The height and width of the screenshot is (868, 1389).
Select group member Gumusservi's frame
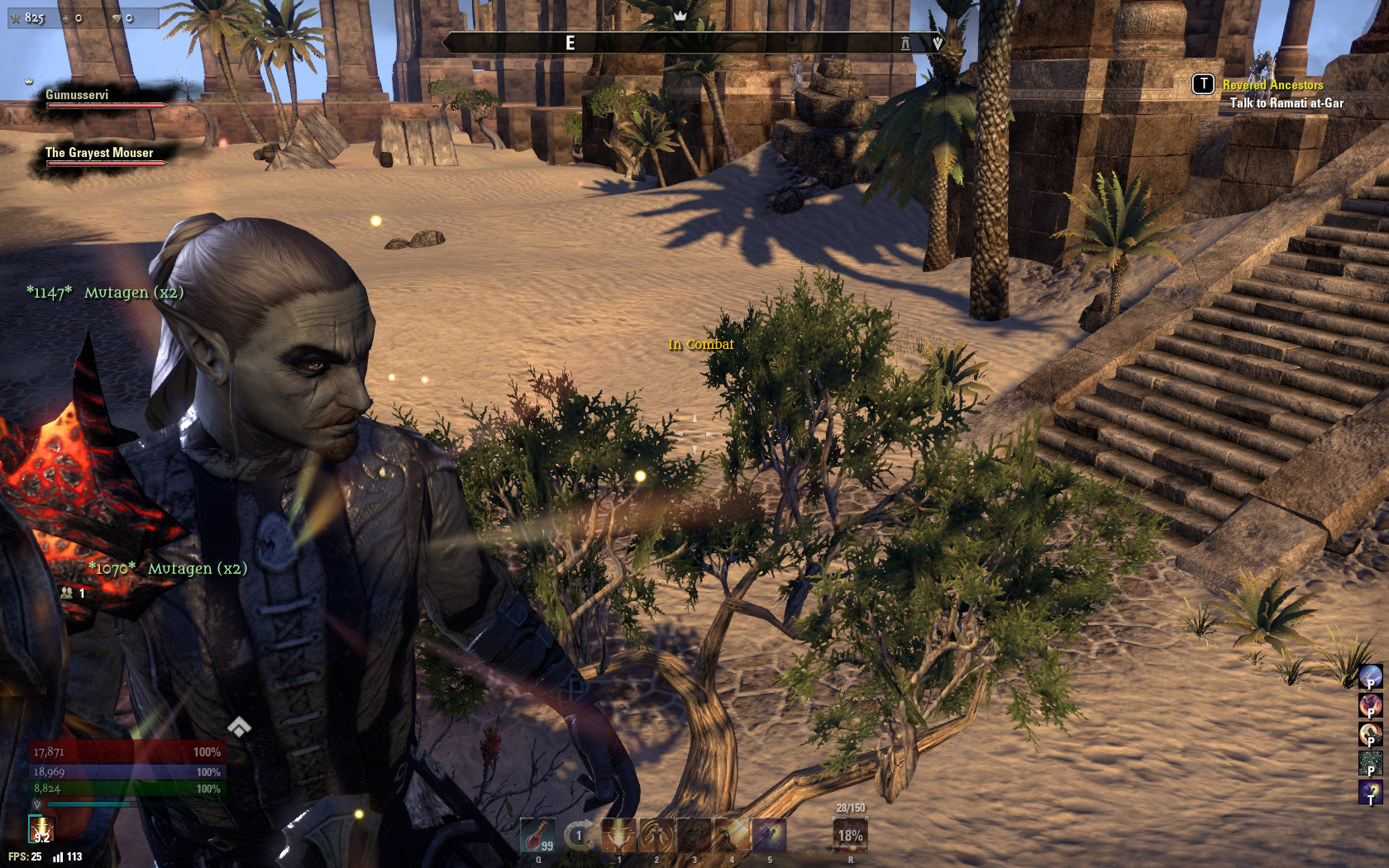[x=103, y=98]
